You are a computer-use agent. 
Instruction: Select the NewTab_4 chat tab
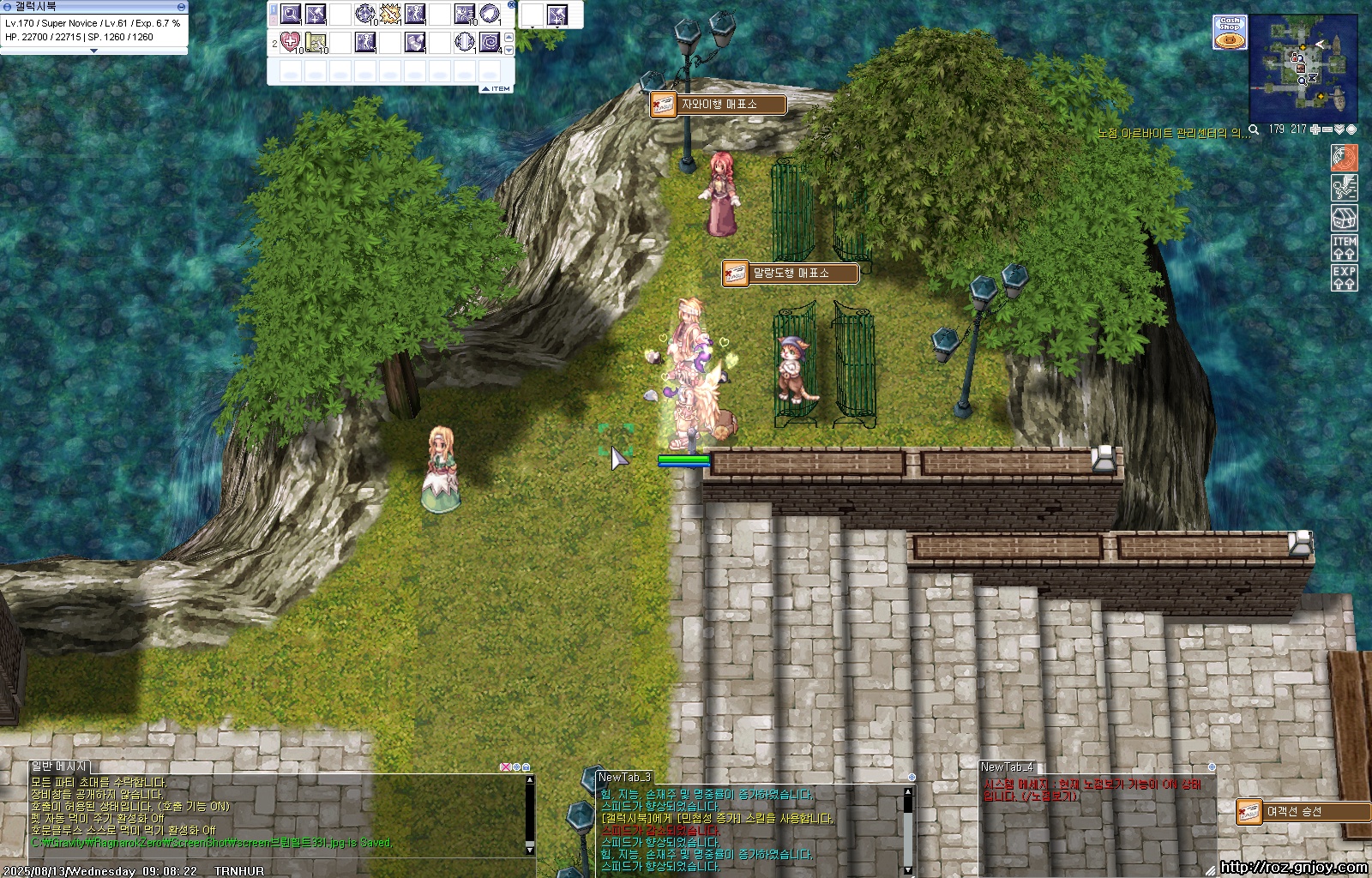point(1008,767)
